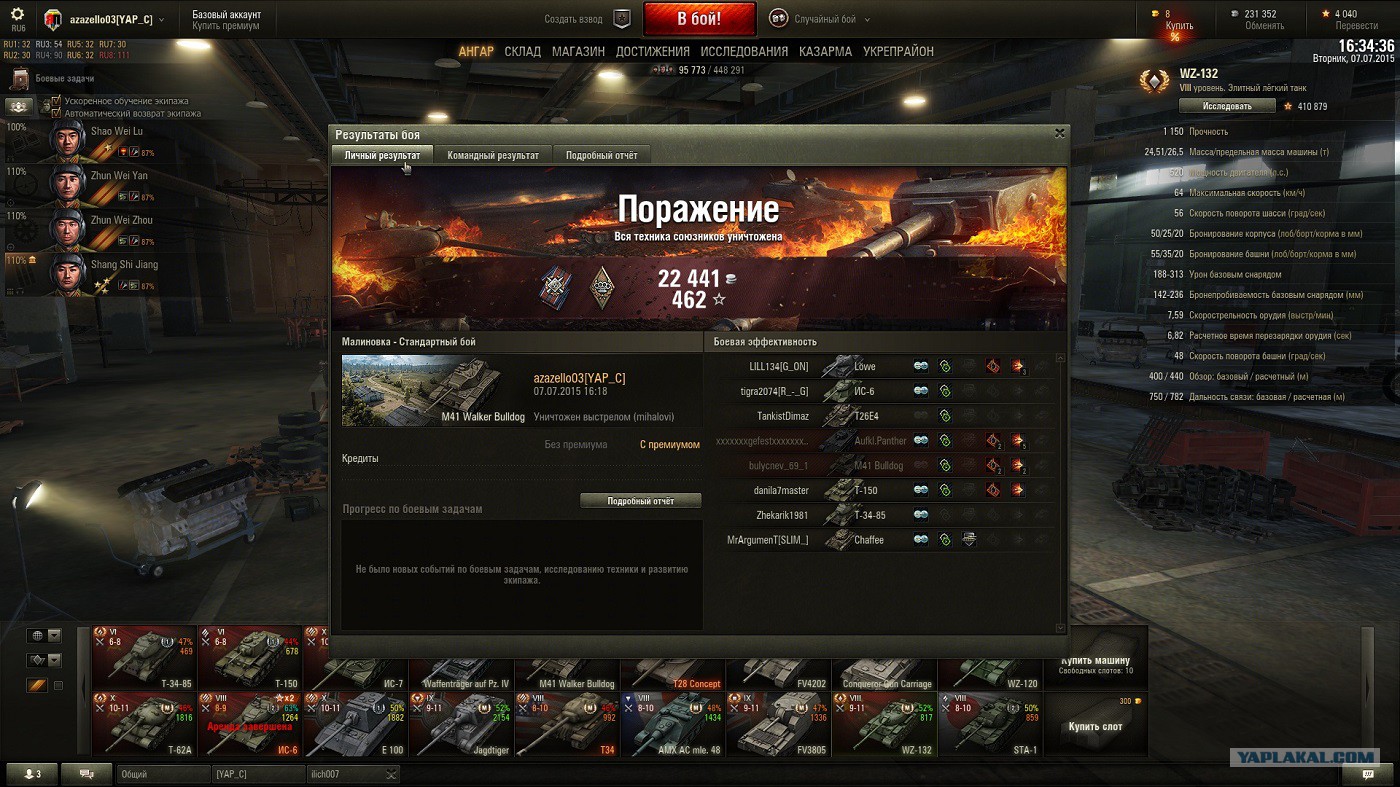Go to the МАГАЗИН section
Image resolution: width=1400 pixels, height=787 pixels.
point(578,51)
